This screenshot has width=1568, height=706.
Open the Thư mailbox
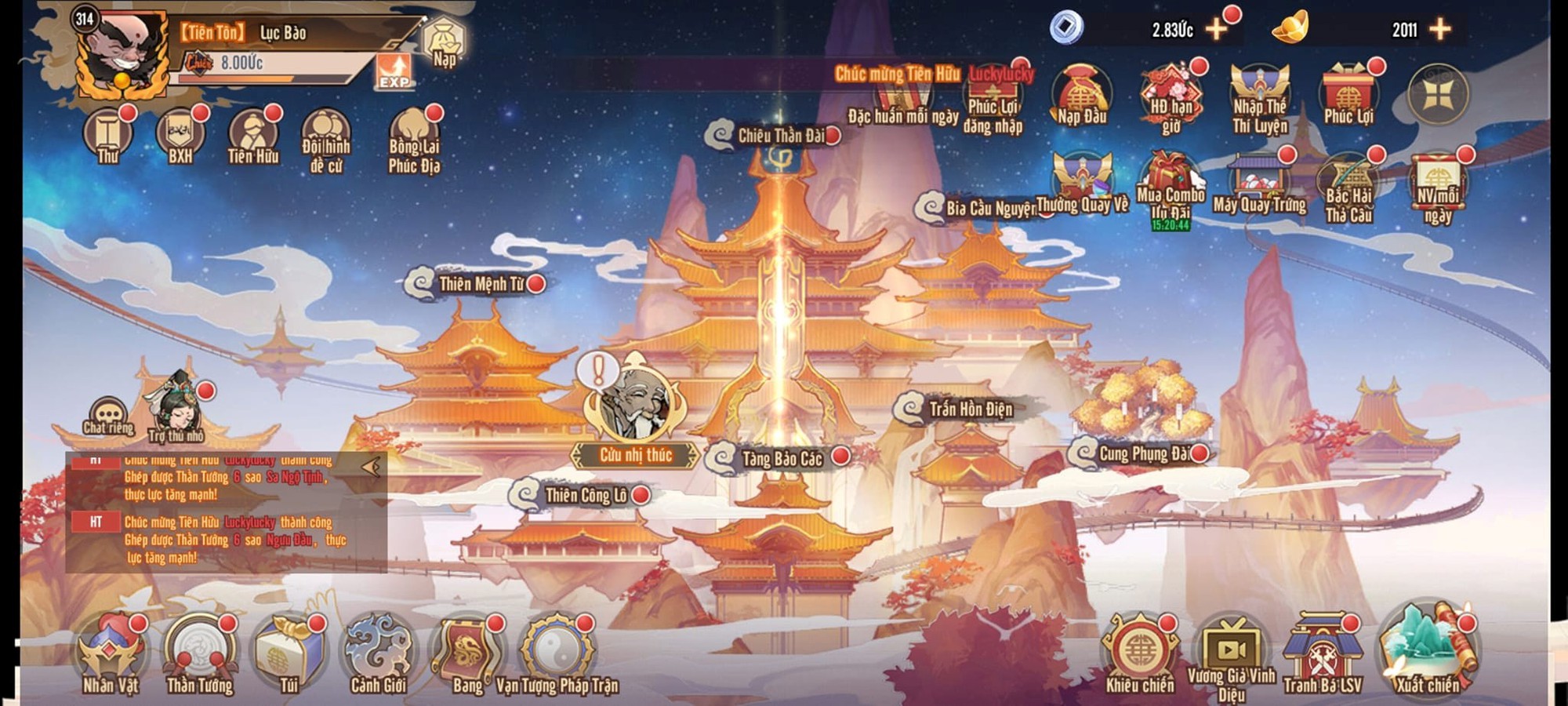(x=108, y=135)
